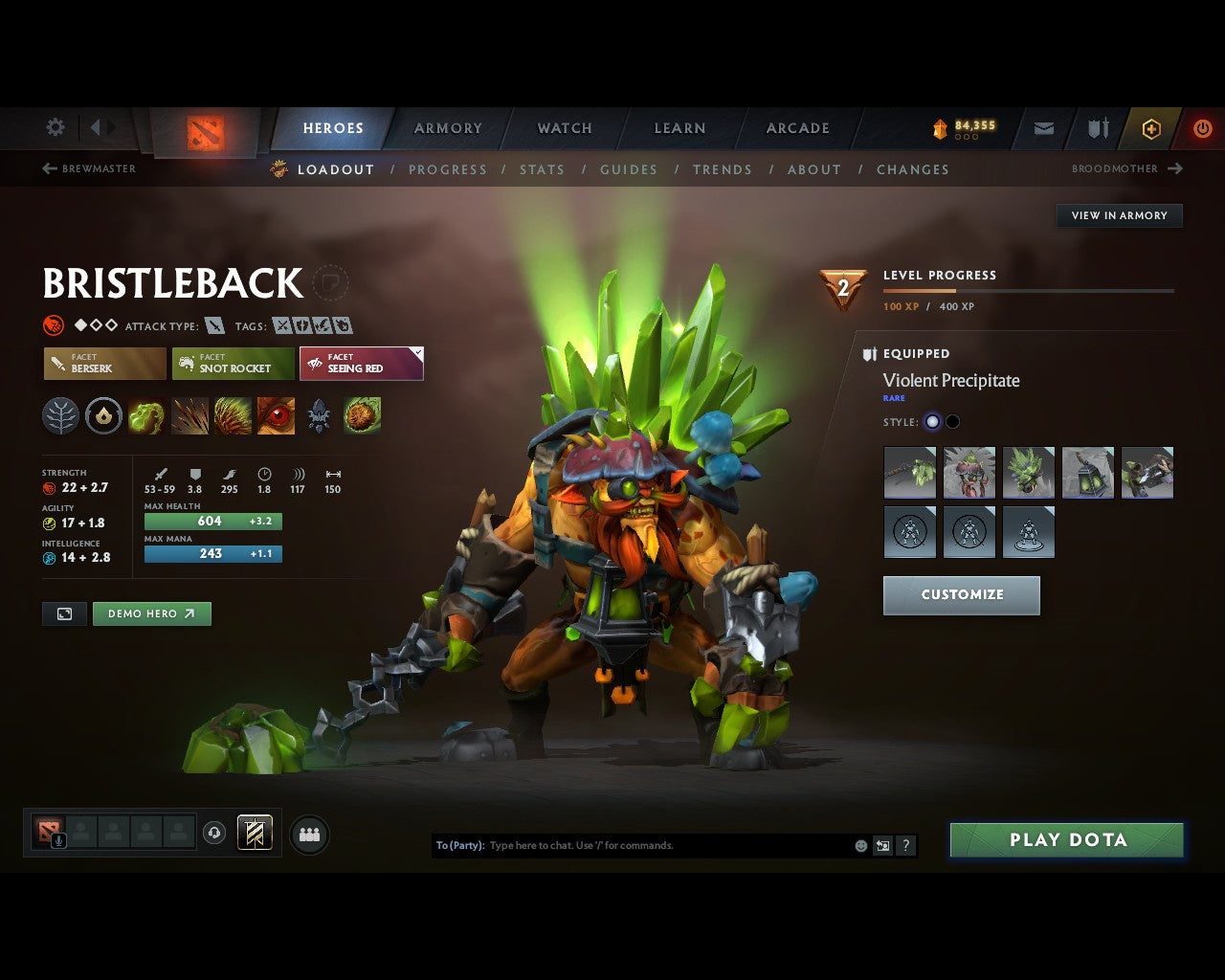Go to next hero Broodmother
This screenshot has width=1225, height=980.
pyautogui.click(x=1126, y=168)
